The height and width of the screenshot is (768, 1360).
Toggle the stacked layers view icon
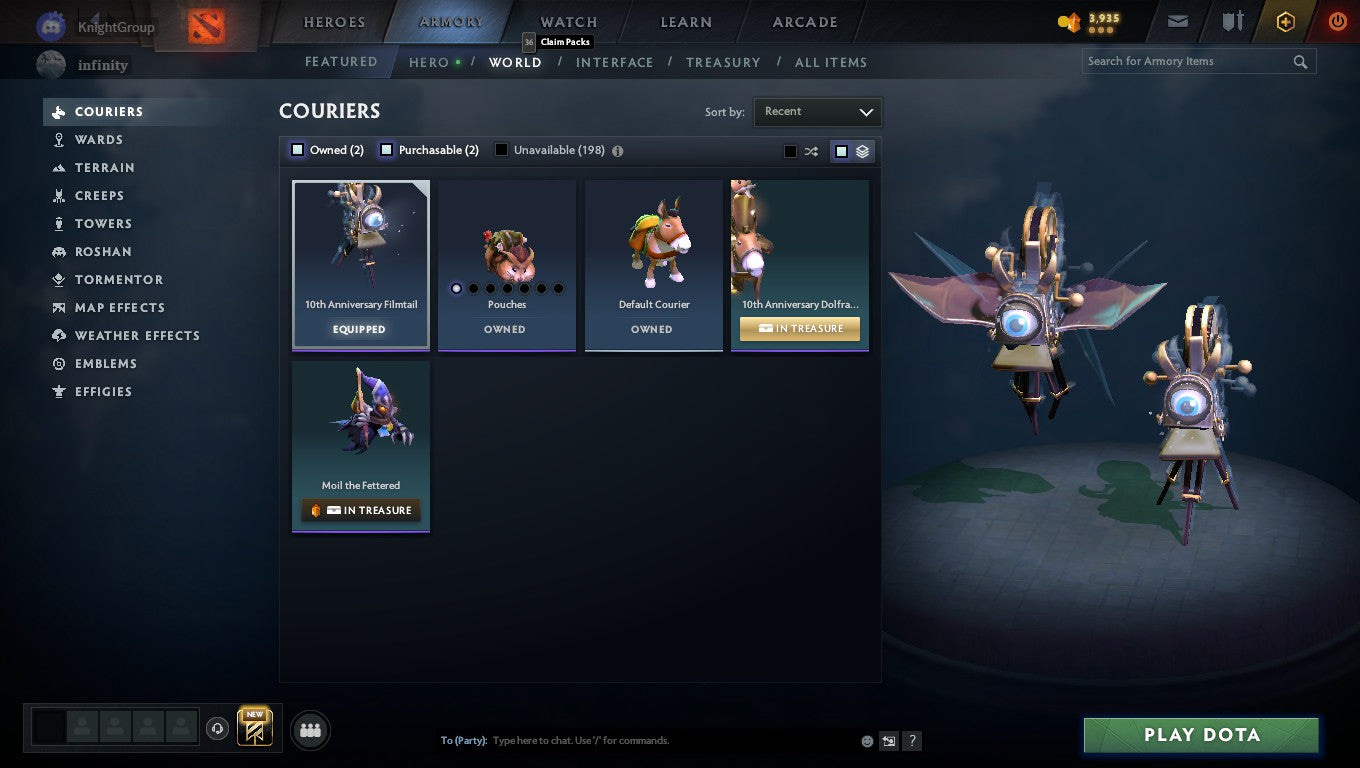click(x=862, y=151)
